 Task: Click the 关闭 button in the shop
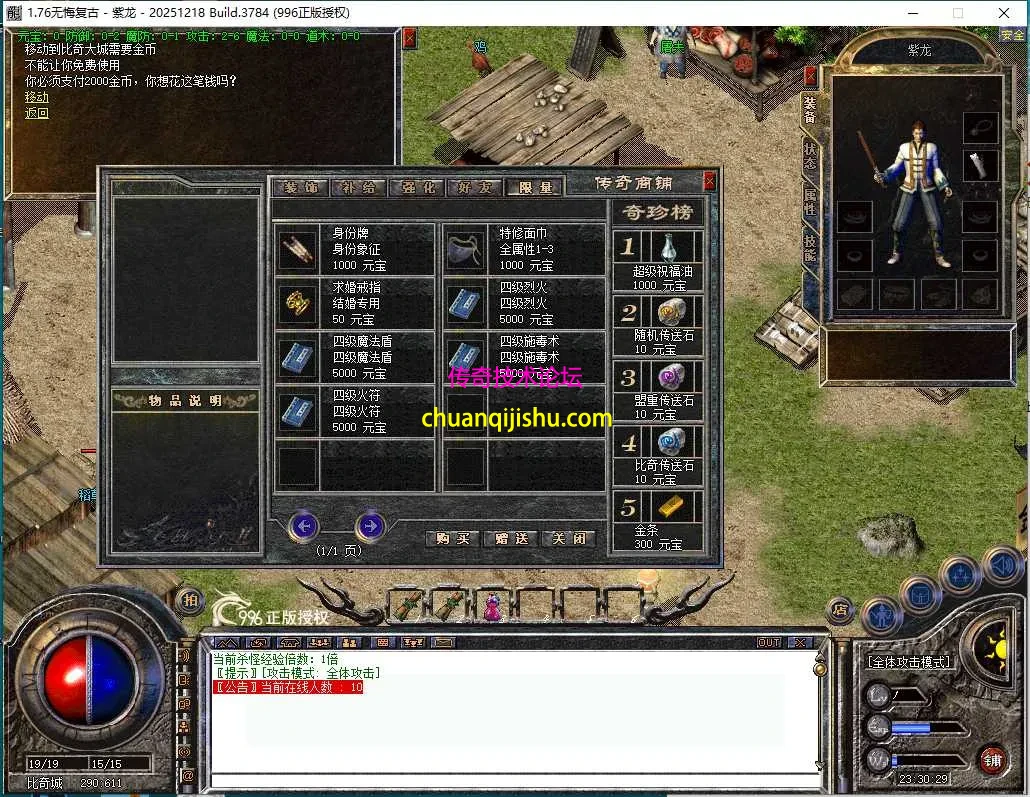568,538
